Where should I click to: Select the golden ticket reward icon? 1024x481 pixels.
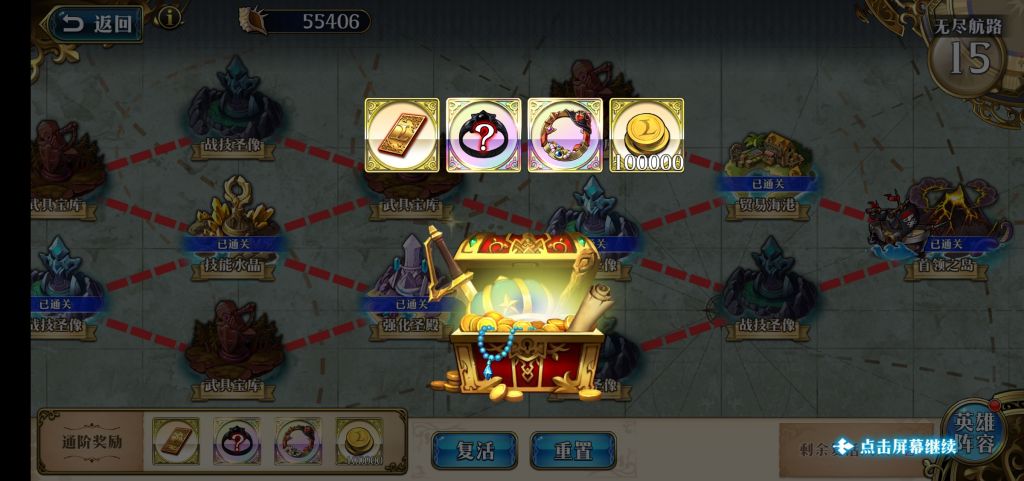point(402,135)
